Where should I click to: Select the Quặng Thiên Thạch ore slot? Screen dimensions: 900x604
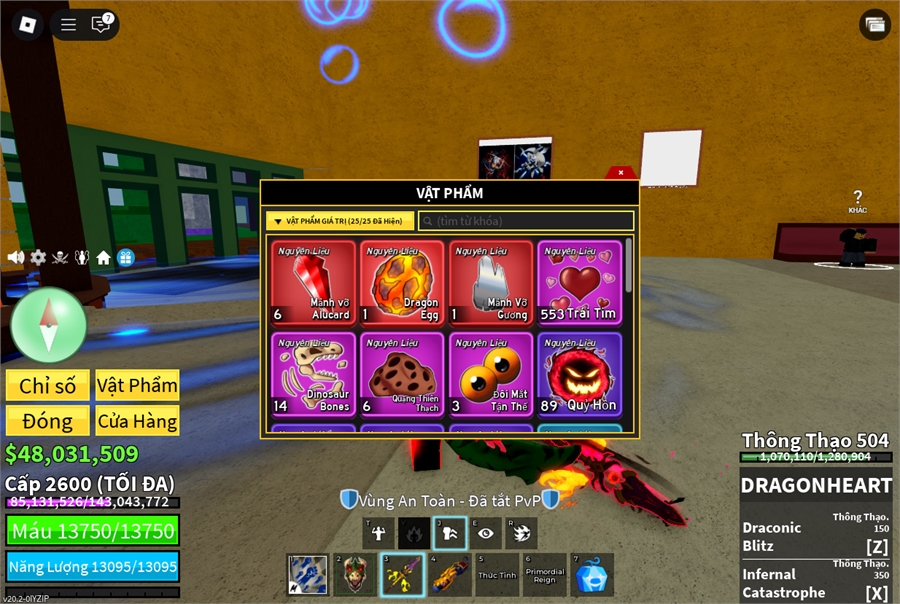tap(402, 375)
